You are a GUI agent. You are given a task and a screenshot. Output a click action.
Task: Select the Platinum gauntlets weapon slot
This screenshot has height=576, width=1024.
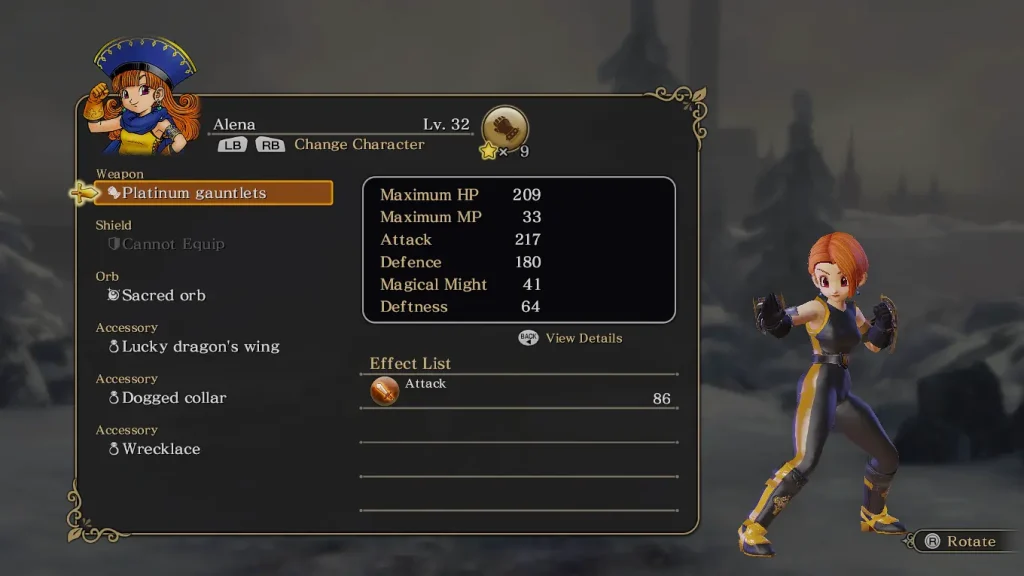tap(214, 193)
